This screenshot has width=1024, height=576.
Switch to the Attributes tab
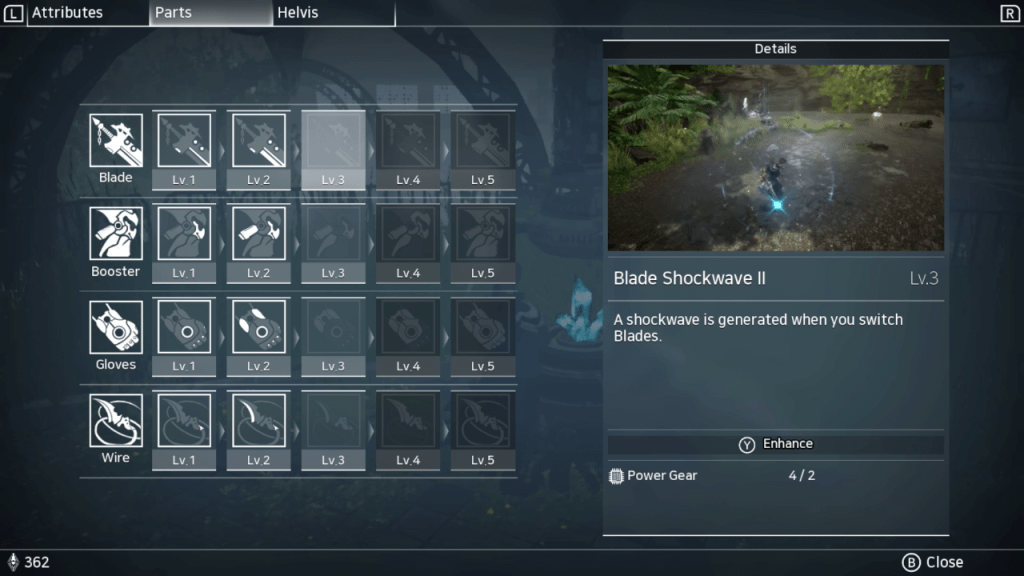tap(67, 13)
